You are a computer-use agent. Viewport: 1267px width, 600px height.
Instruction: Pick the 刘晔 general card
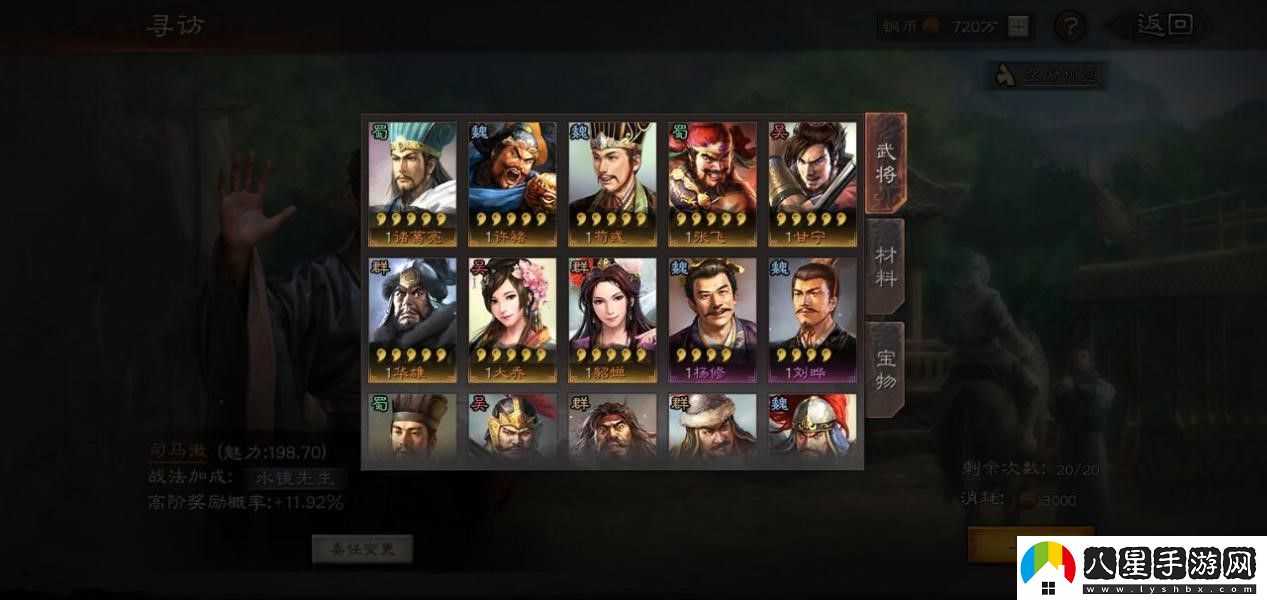point(812,320)
